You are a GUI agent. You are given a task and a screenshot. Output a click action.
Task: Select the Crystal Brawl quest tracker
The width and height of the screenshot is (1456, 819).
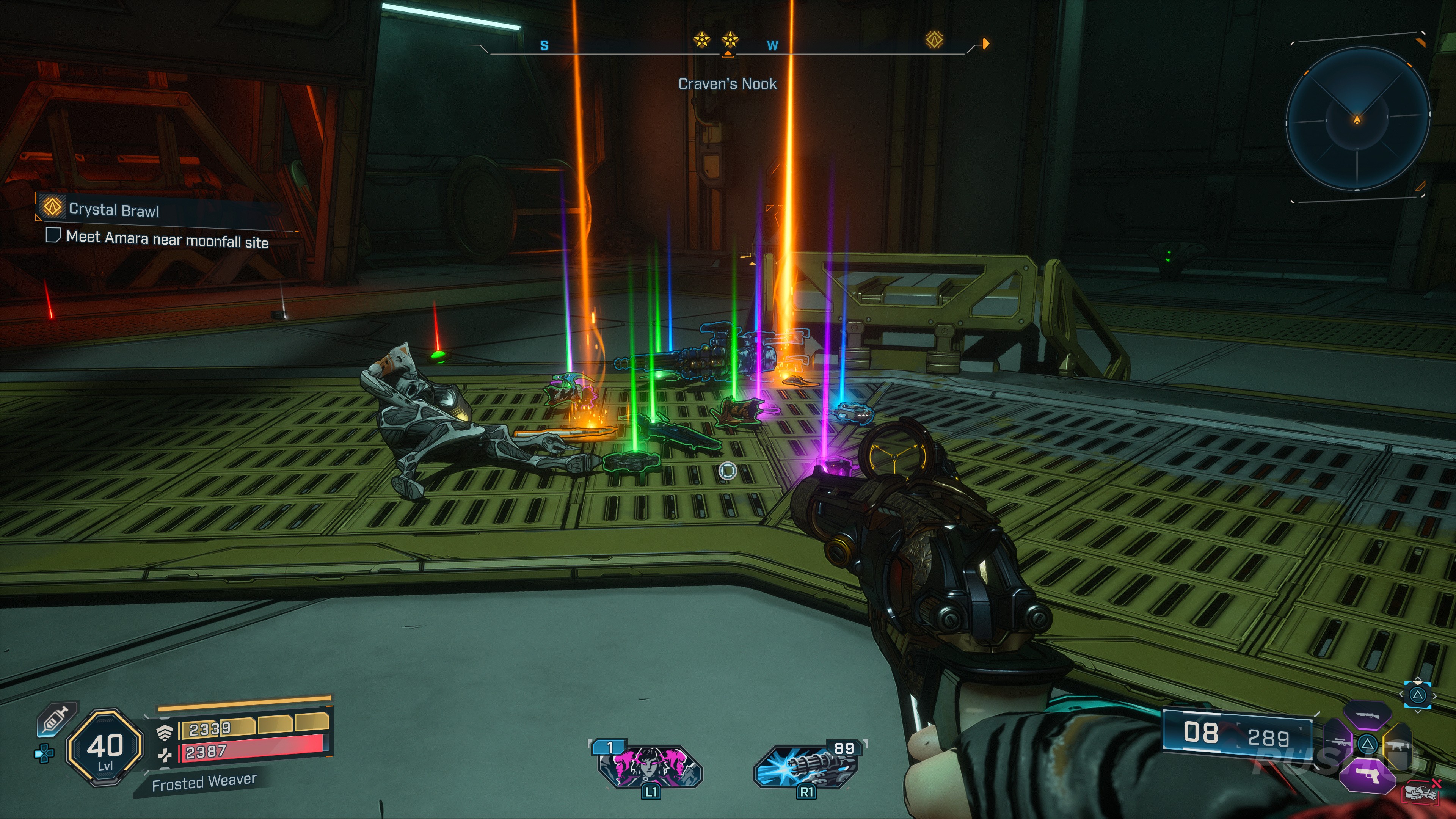click(x=113, y=210)
